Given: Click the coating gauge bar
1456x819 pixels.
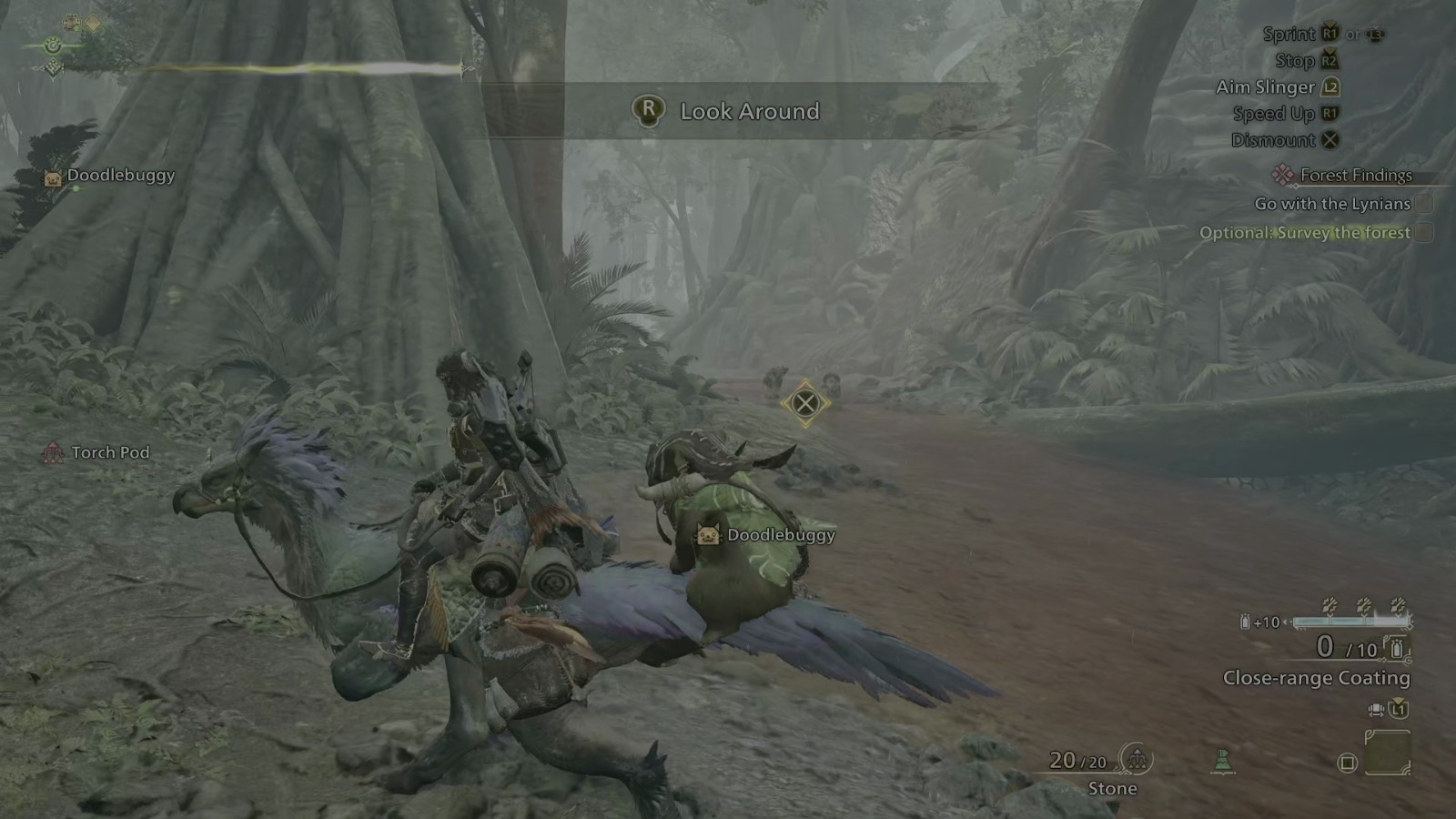Looking at the screenshot, I should pyautogui.click(x=1351, y=623).
